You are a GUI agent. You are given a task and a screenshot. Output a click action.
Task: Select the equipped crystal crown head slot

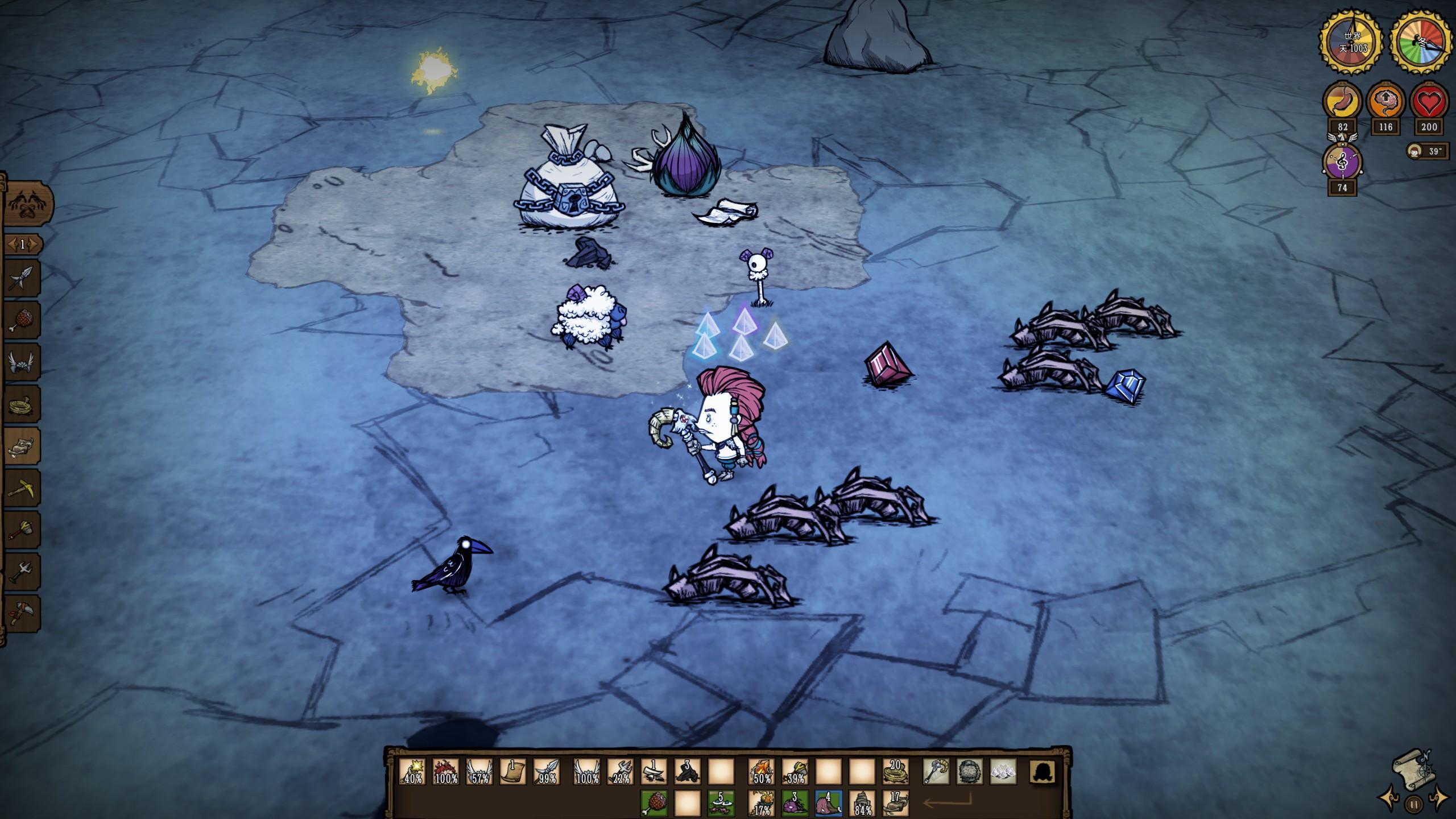(x=1003, y=772)
